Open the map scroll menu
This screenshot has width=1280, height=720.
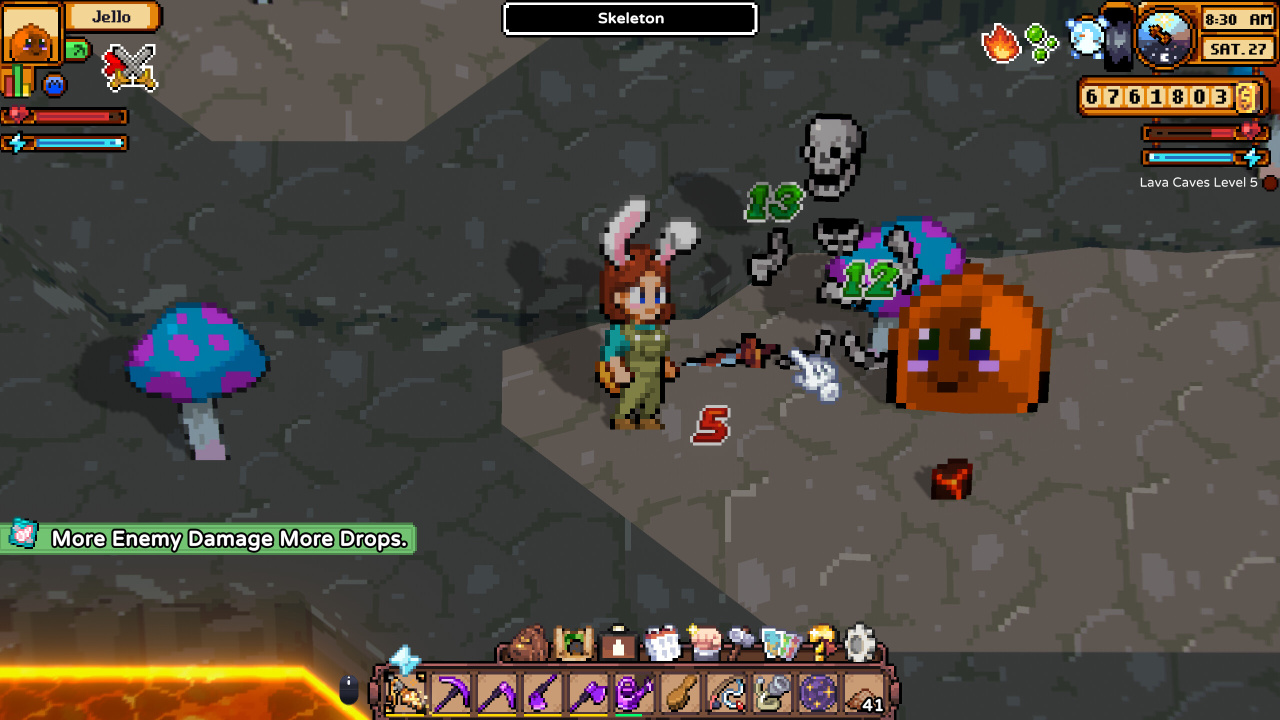(574, 644)
